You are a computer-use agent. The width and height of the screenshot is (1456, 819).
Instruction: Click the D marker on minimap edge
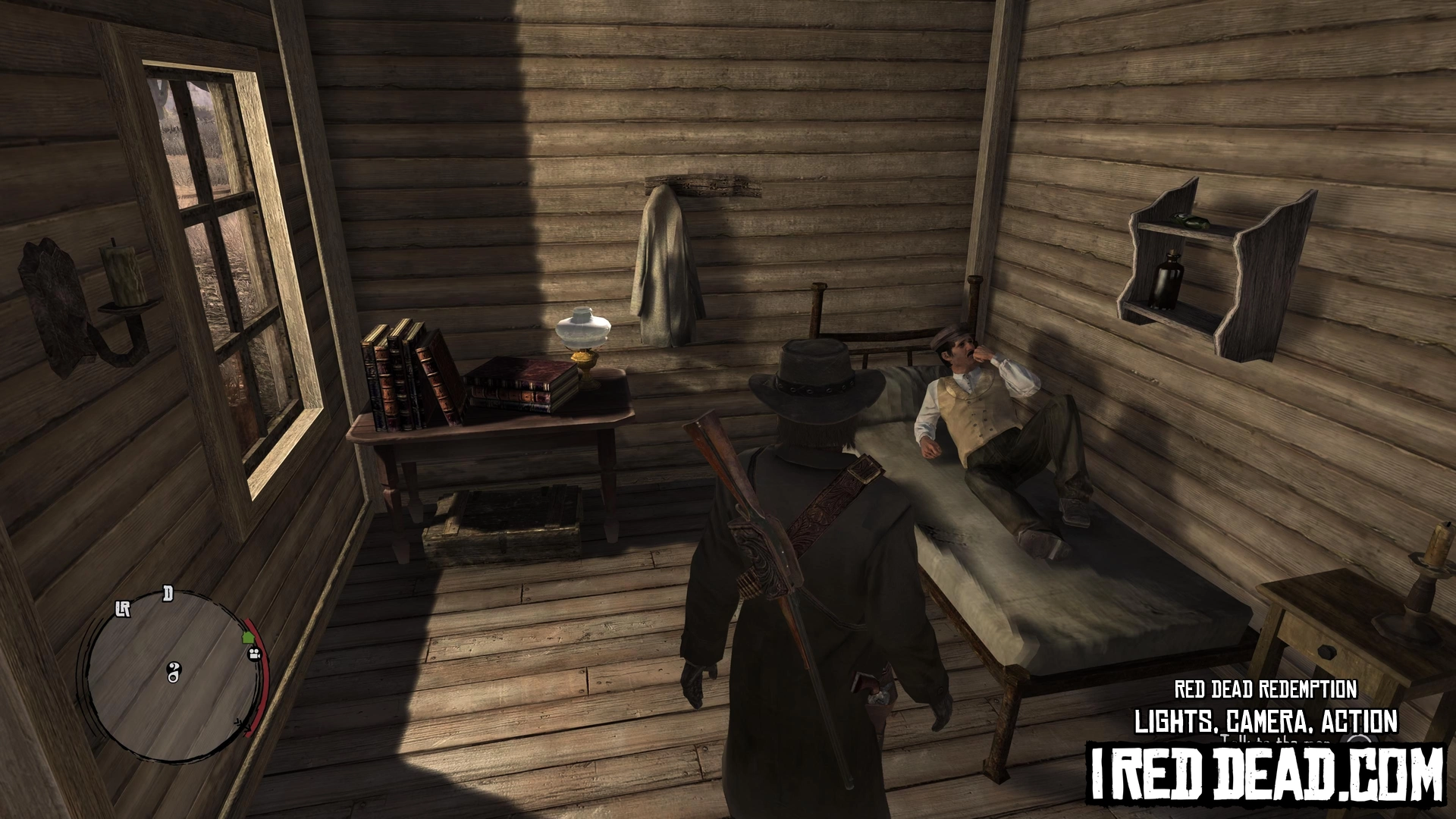(x=168, y=594)
